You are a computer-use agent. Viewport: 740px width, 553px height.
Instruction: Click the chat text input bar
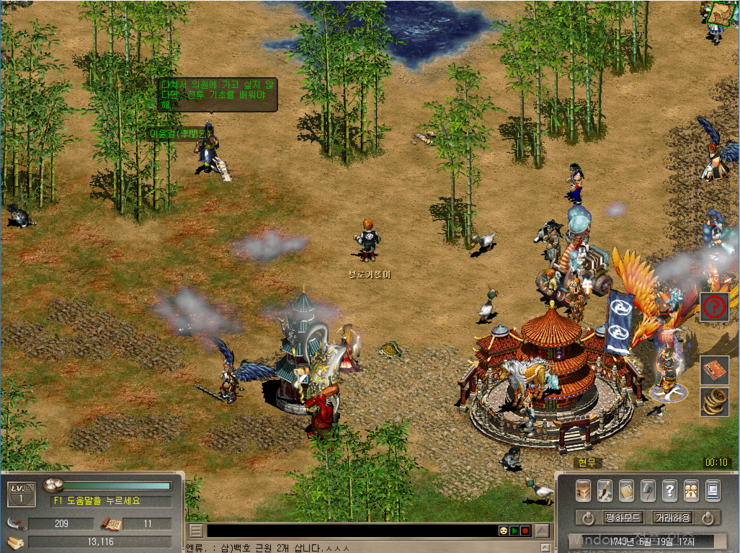(x=350, y=530)
